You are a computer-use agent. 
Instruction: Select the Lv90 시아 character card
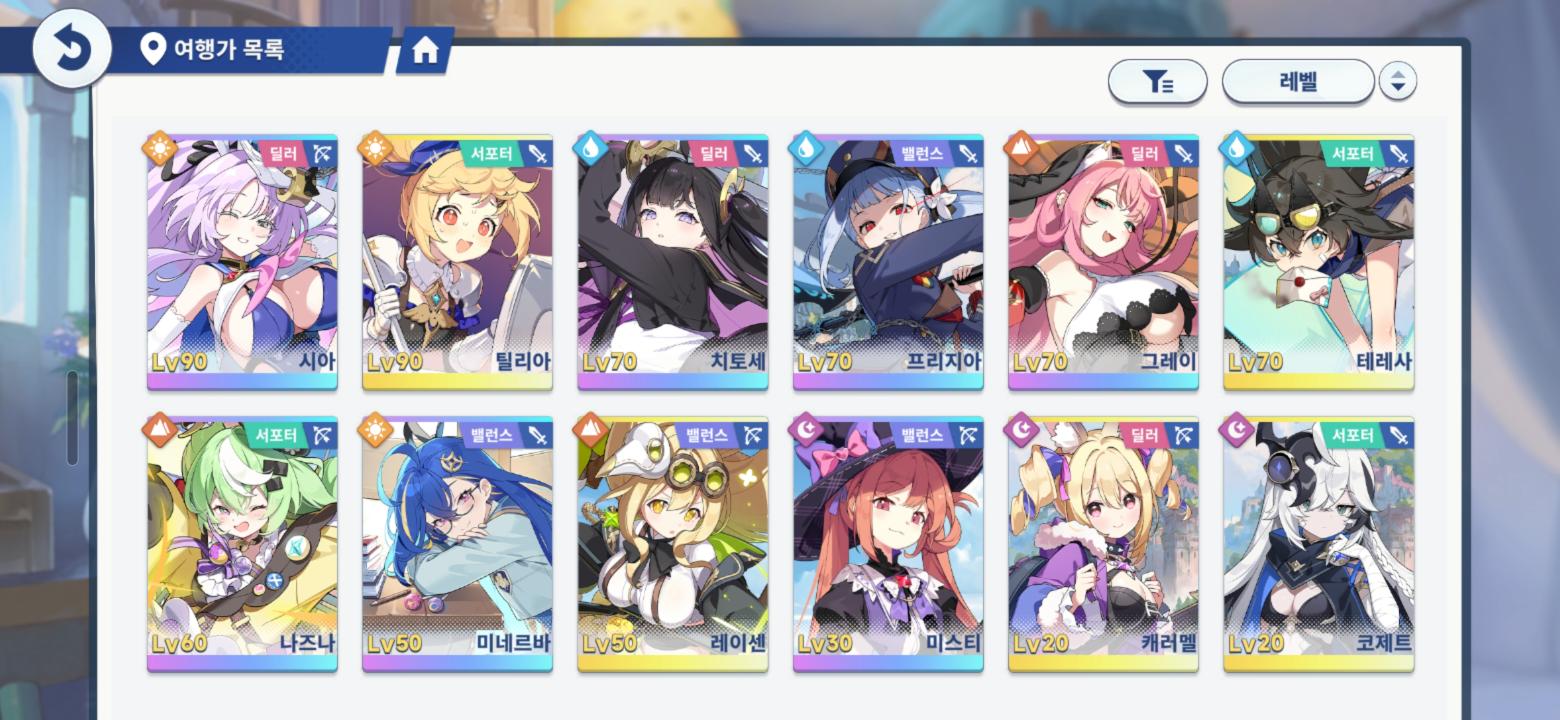242,262
